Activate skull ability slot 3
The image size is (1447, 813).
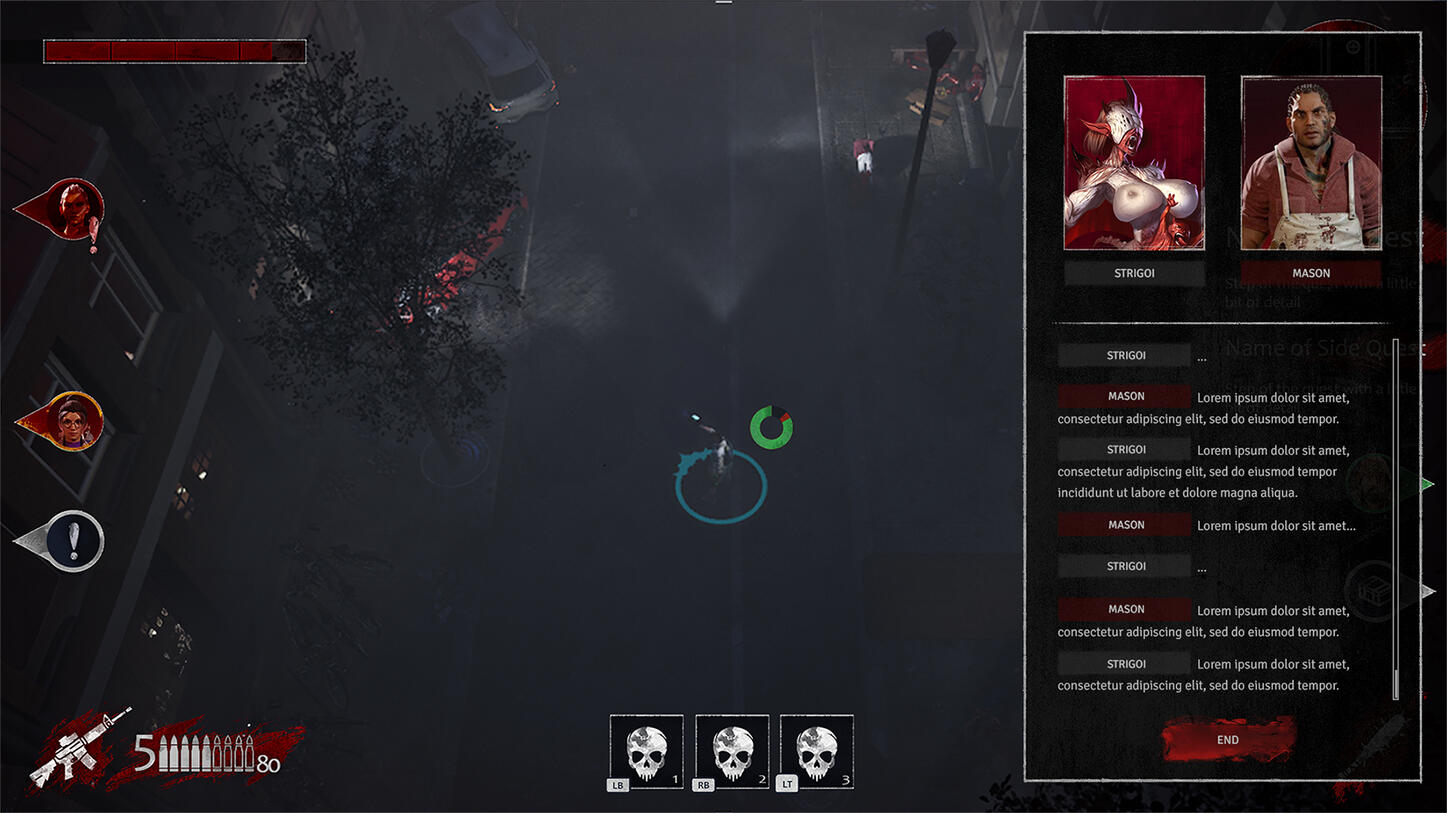coord(816,751)
